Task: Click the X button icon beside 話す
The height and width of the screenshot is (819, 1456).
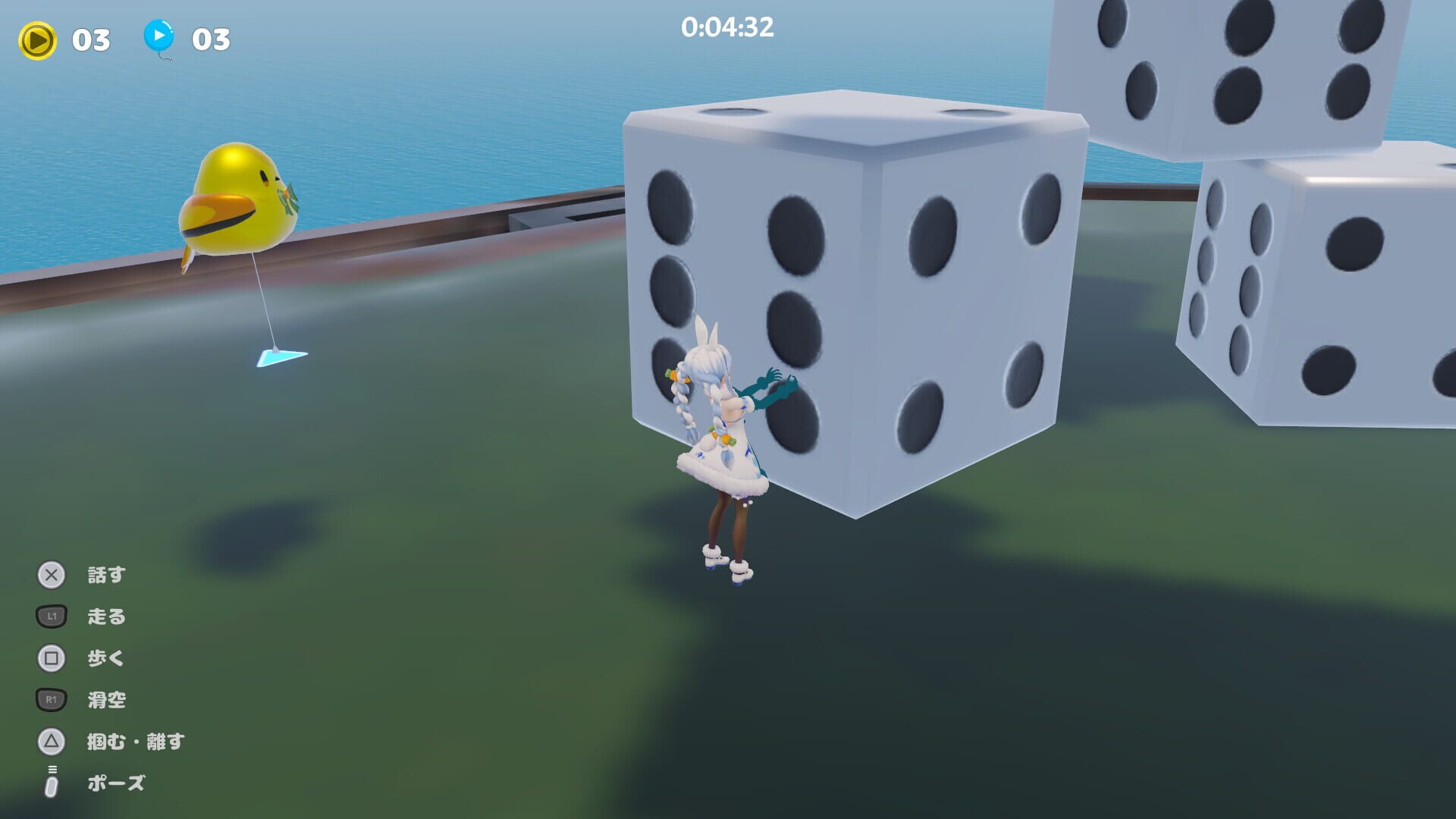Action: pyautogui.click(x=50, y=575)
